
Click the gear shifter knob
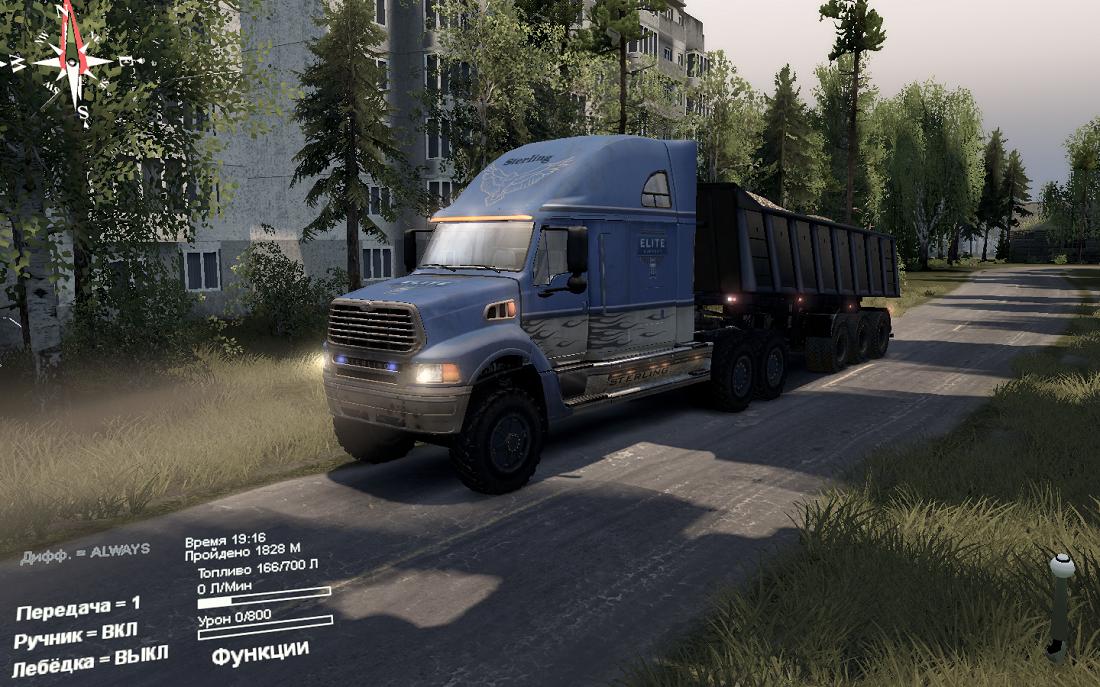(x=1062, y=567)
